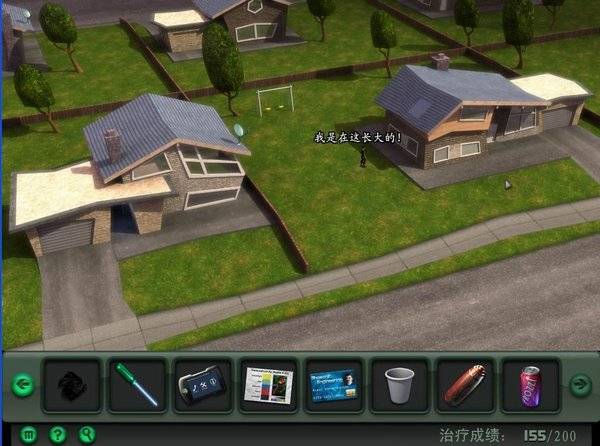Image resolution: width=600 pixels, height=446 pixels.
Task: Choose the purple soda can
Action: point(530,385)
